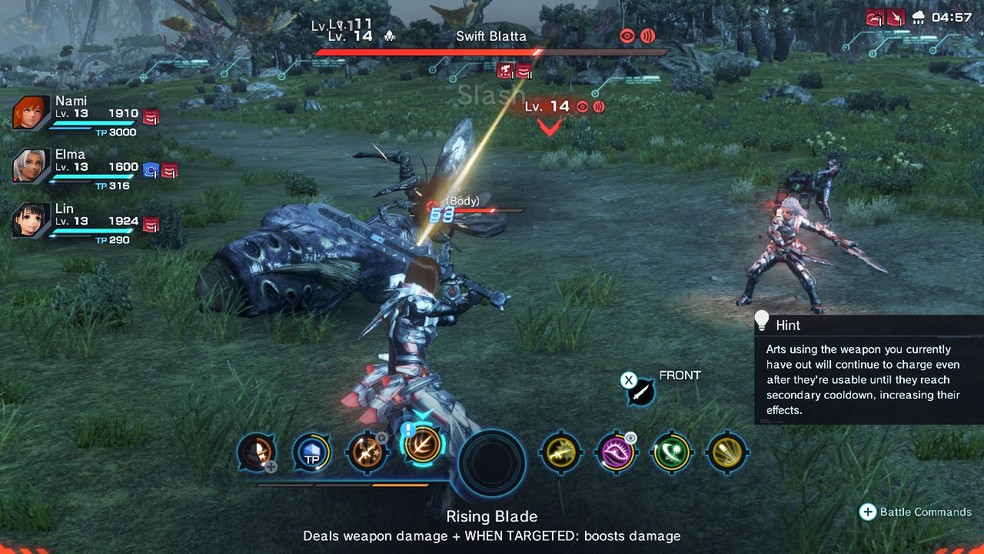This screenshot has width=984, height=554.
Task: Activate the leftmost orange figure art
Action: tap(257, 453)
